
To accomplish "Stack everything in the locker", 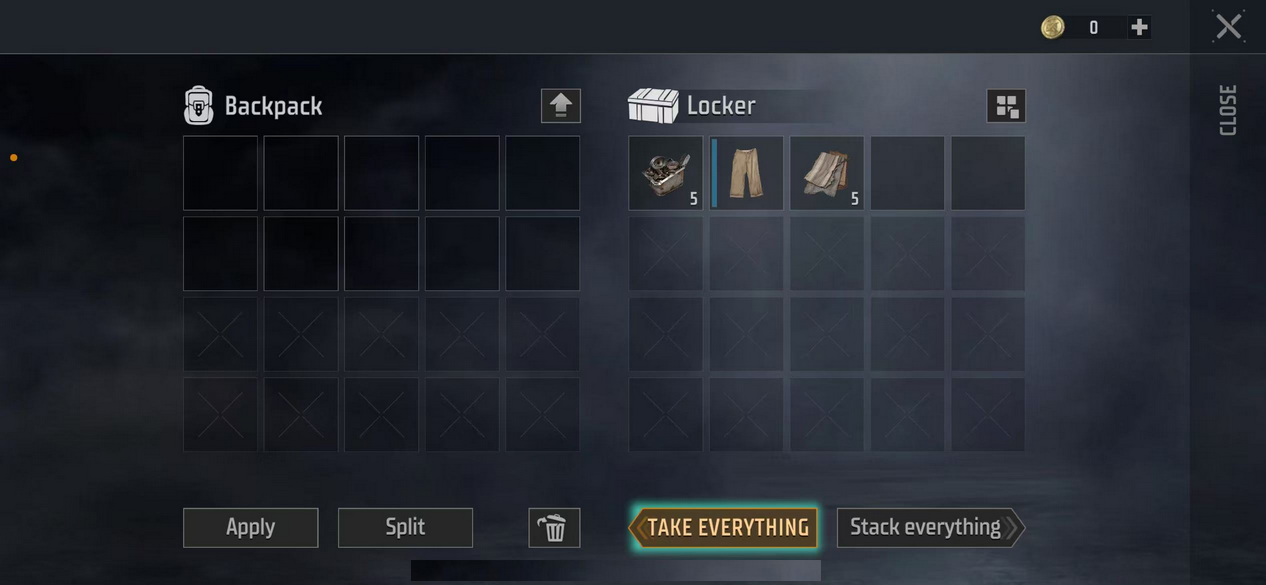I will pyautogui.click(x=927, y=528).
